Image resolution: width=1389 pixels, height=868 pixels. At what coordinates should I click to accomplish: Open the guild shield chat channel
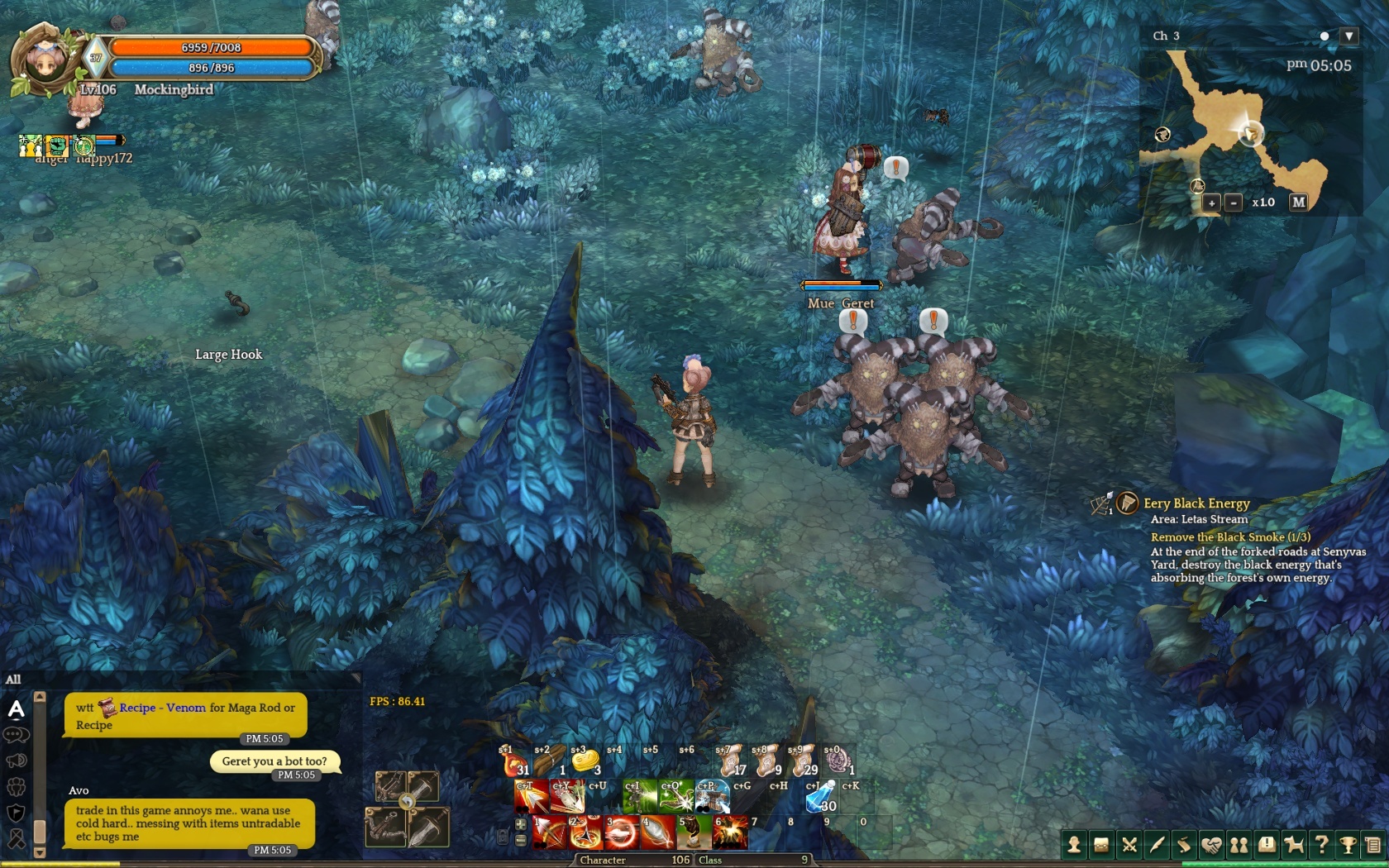[x=17, y=813]
